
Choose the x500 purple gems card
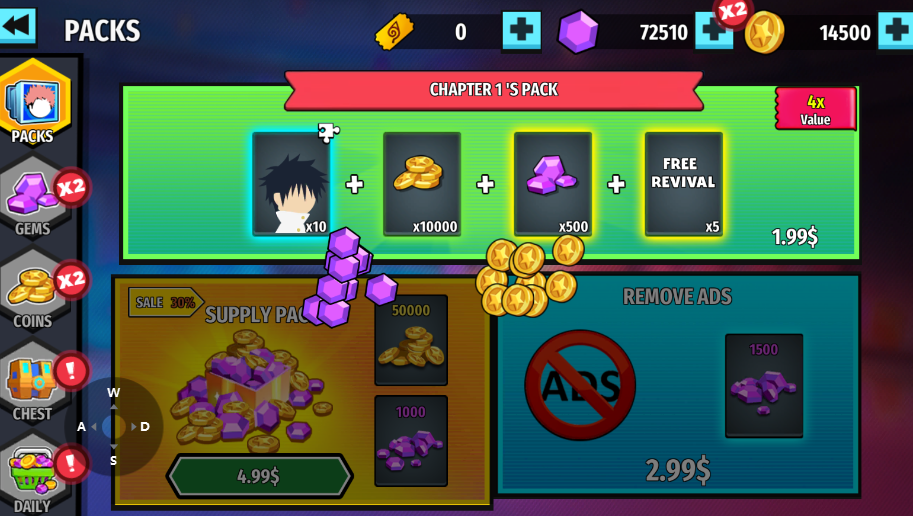(553, 184)
